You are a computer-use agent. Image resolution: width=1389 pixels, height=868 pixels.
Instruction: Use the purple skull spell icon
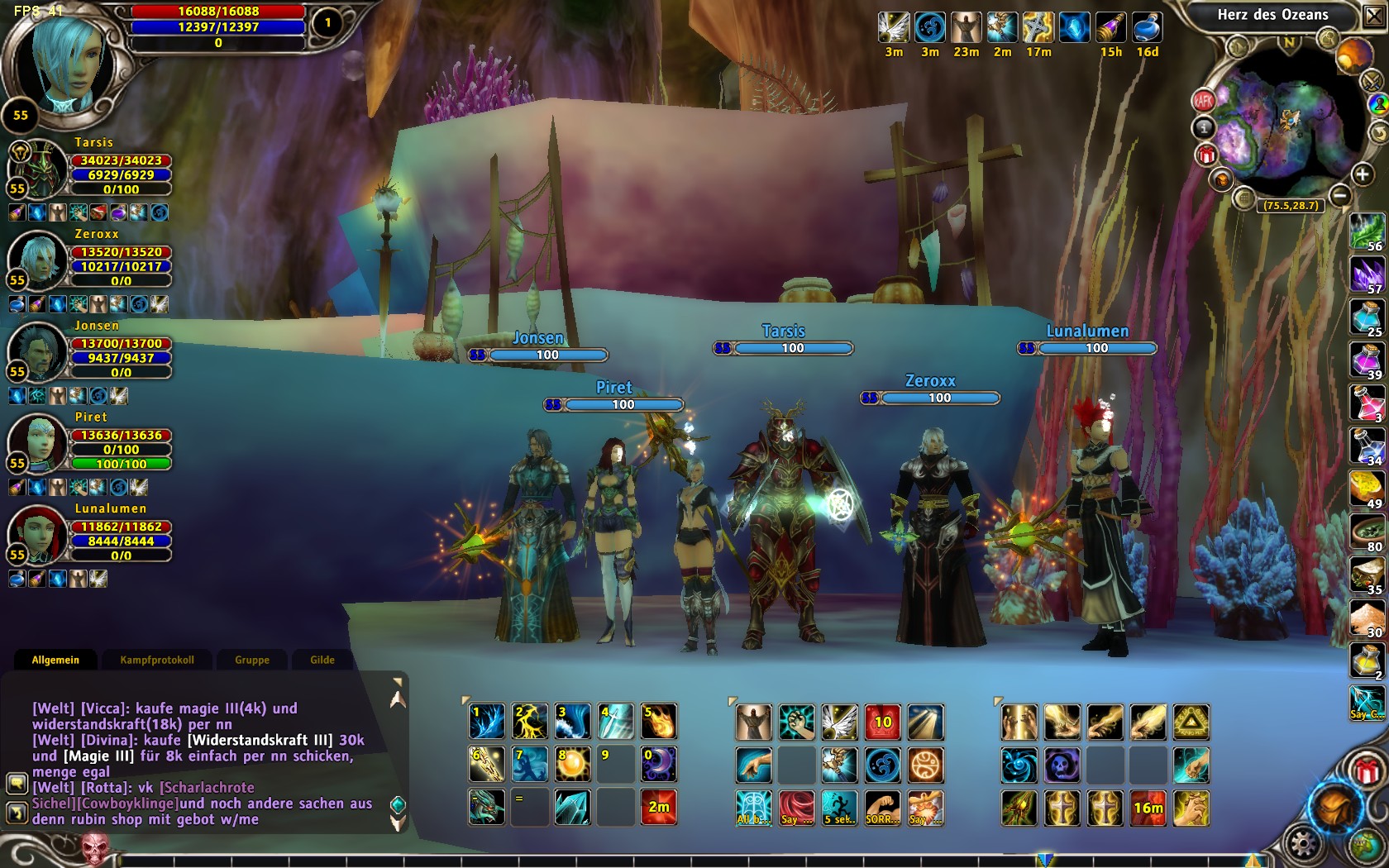click(x=1062, y=765)
